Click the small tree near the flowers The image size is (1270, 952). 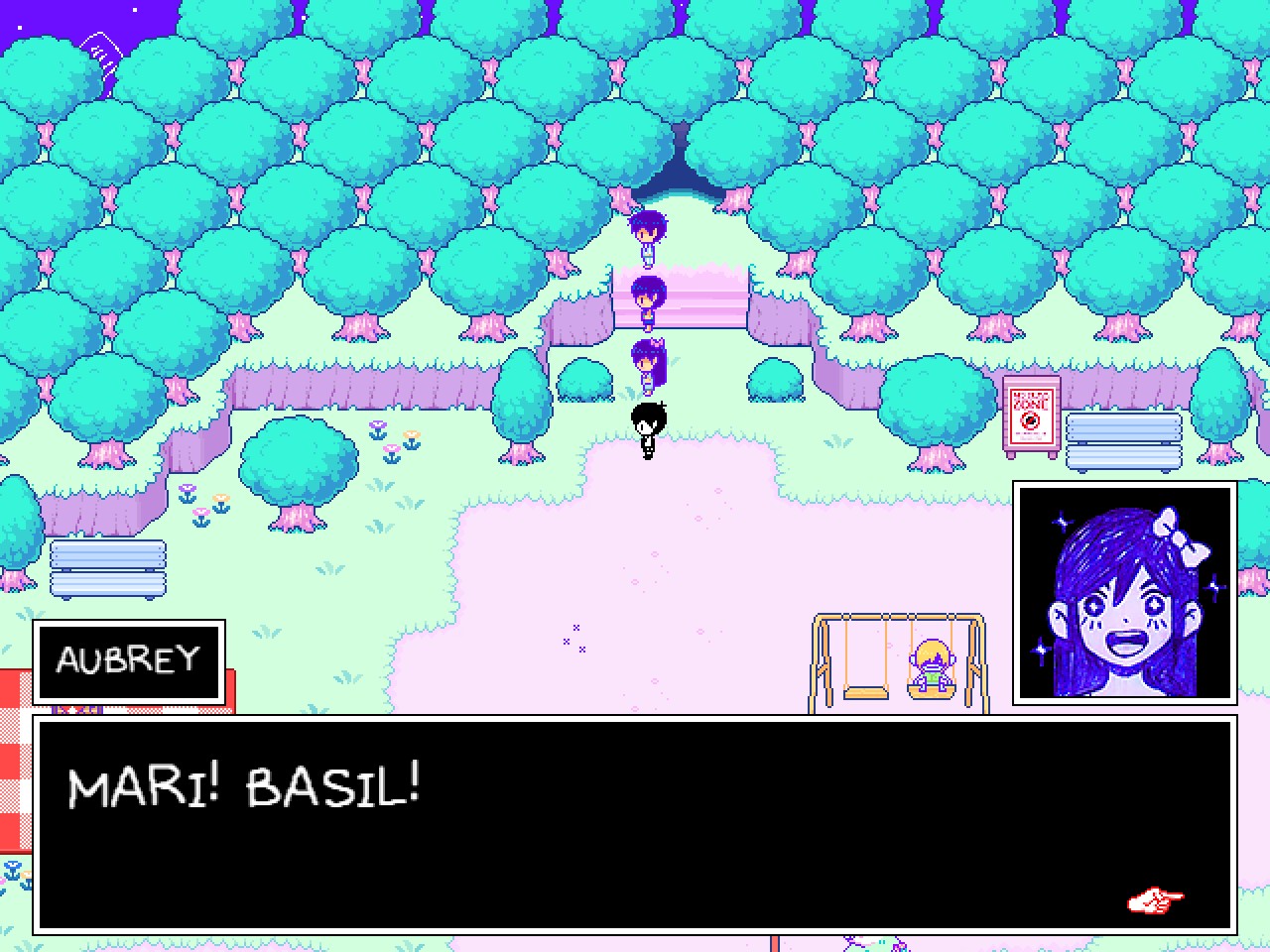[298, 461]
